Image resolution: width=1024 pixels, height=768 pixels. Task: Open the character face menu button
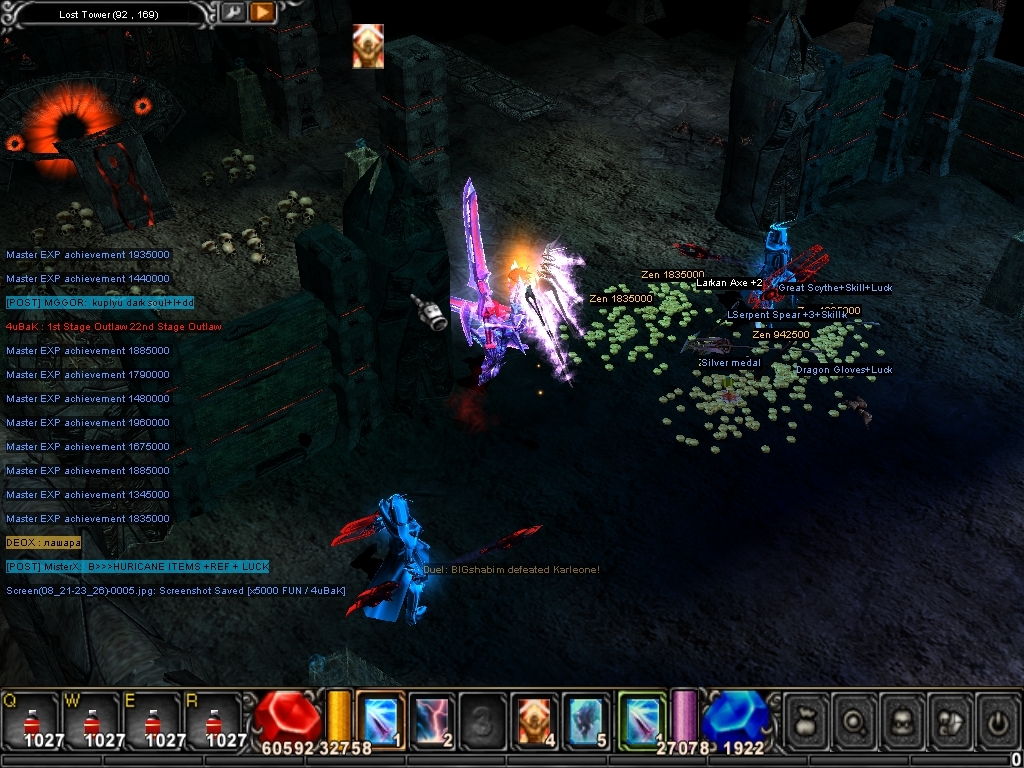click(x=903, y=718)
